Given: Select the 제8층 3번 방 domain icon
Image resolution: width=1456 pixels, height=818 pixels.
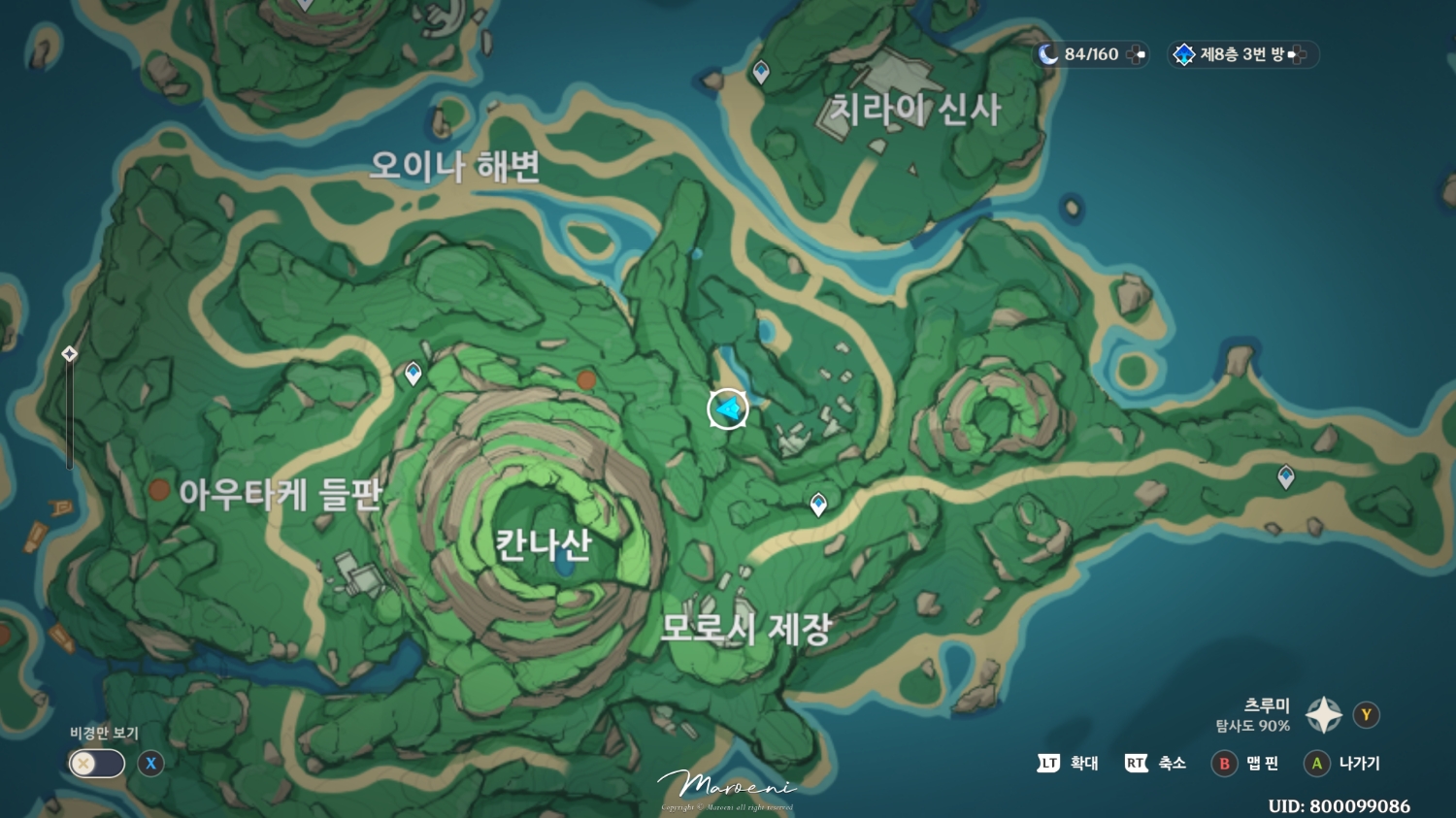Looking at the screenshot, I should pyautogui.click(x=1184, y=54).
